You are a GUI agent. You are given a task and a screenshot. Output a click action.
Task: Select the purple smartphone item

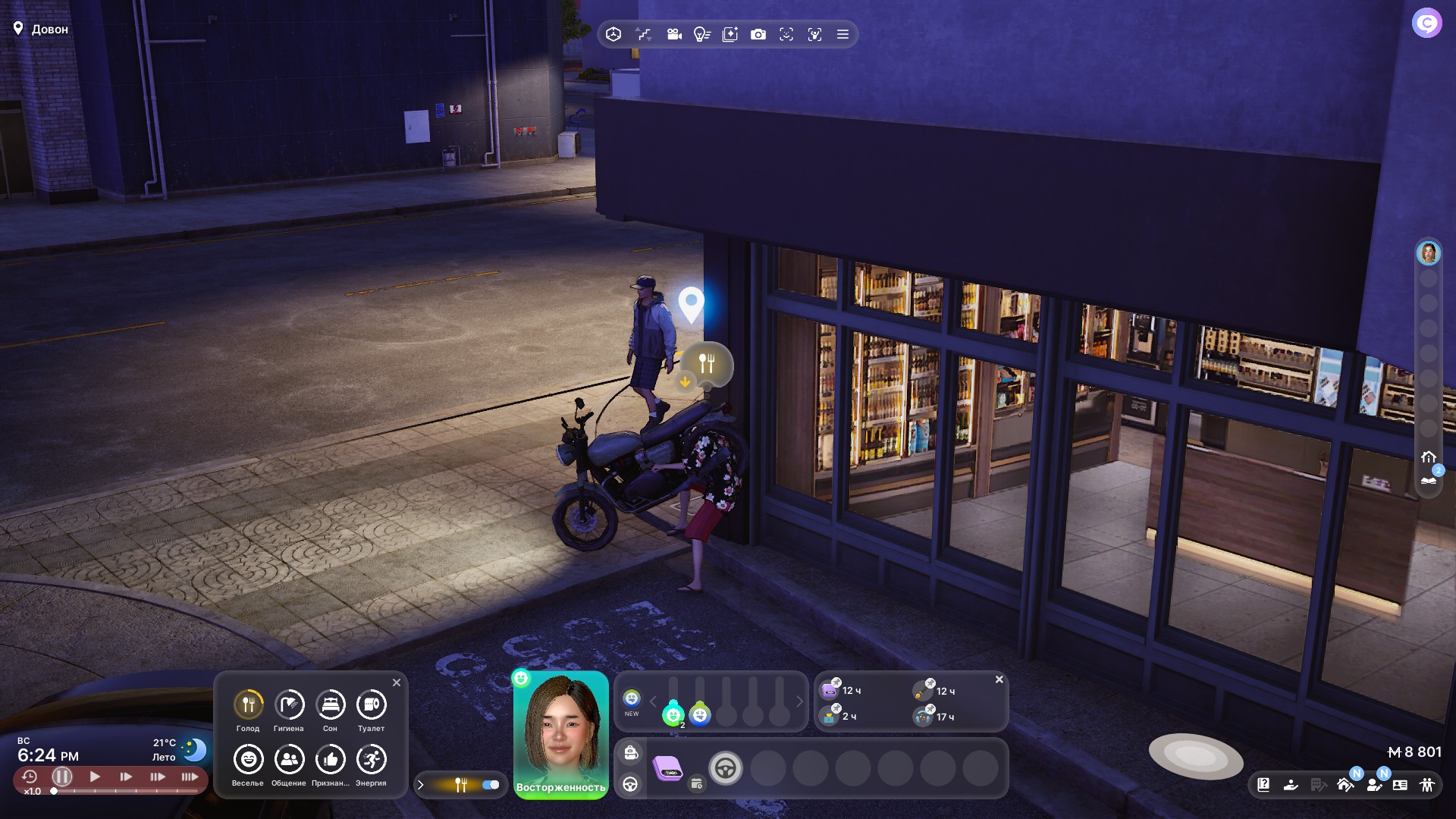(x=667, y=768)
